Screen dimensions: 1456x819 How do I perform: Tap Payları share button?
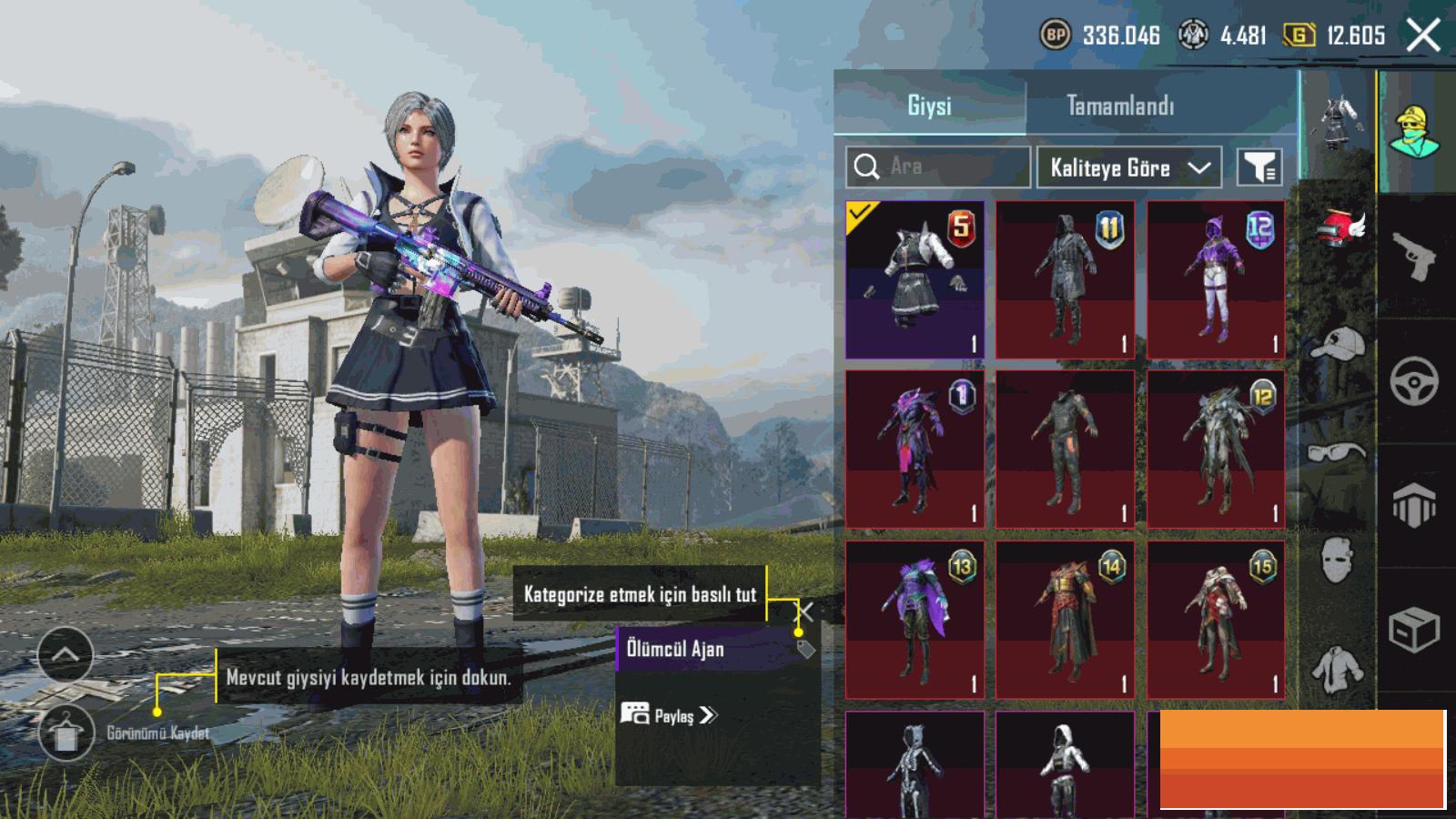[670, 715]
